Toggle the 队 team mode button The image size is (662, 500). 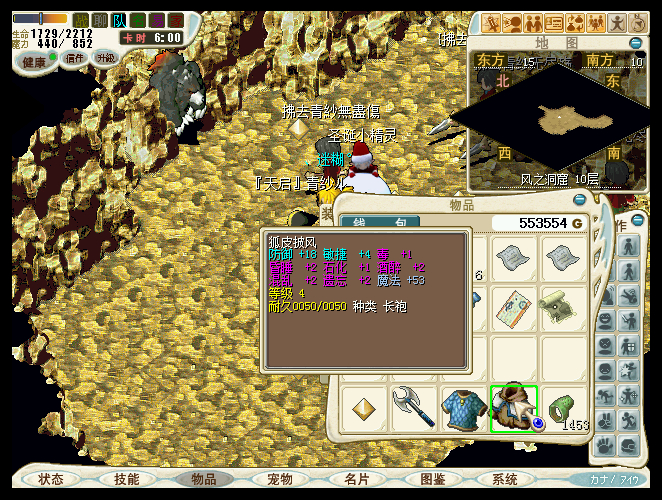click(119, 19)
